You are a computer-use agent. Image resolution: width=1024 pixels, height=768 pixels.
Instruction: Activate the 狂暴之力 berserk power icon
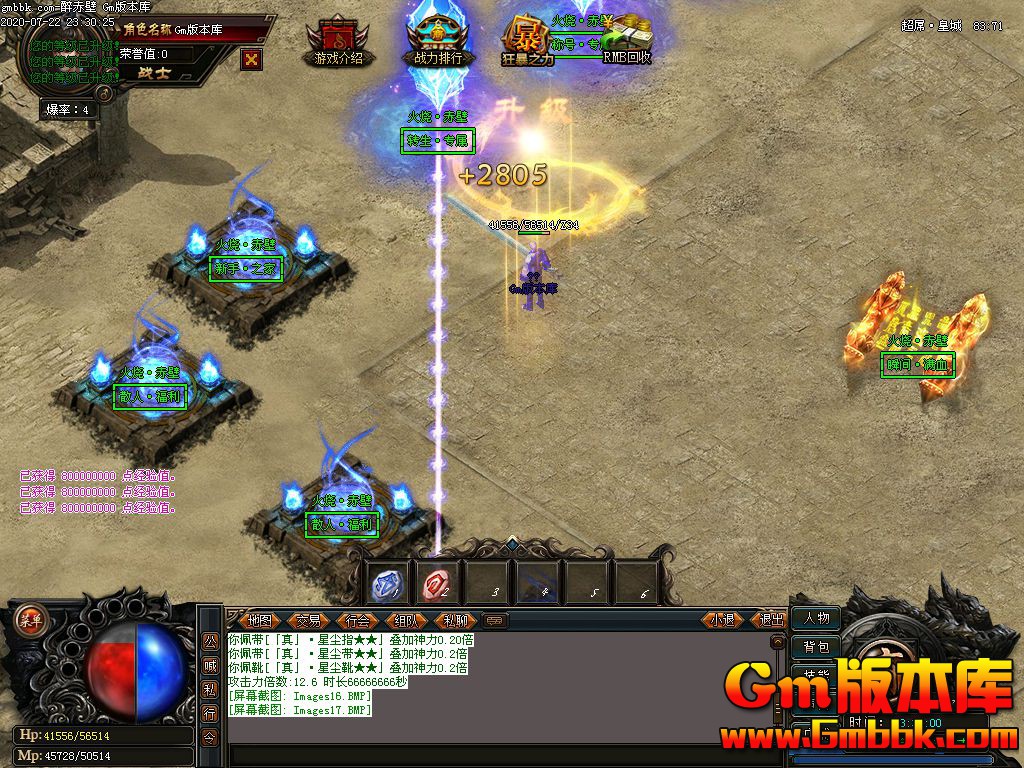[527, 42]
